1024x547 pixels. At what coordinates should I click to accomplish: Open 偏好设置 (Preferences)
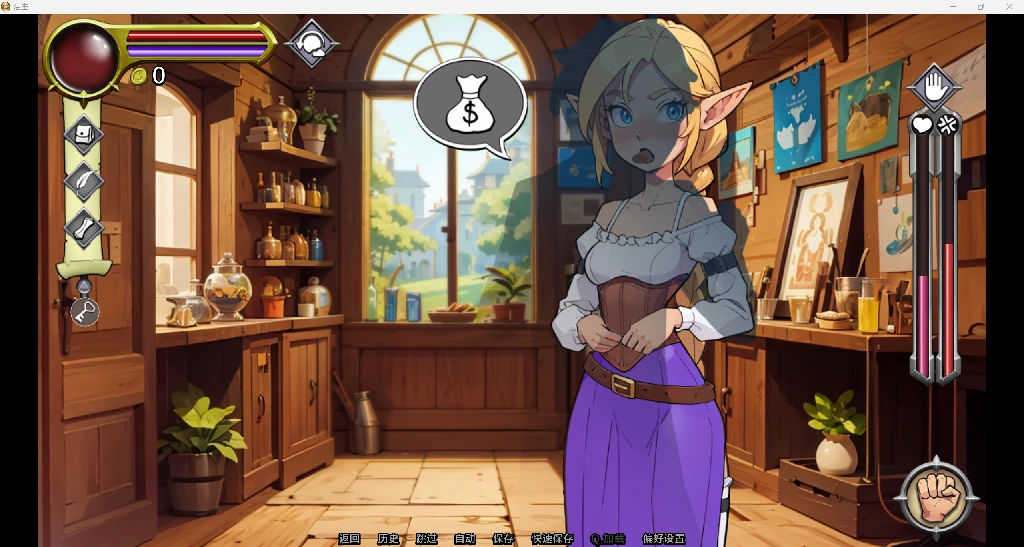[664, 539]
